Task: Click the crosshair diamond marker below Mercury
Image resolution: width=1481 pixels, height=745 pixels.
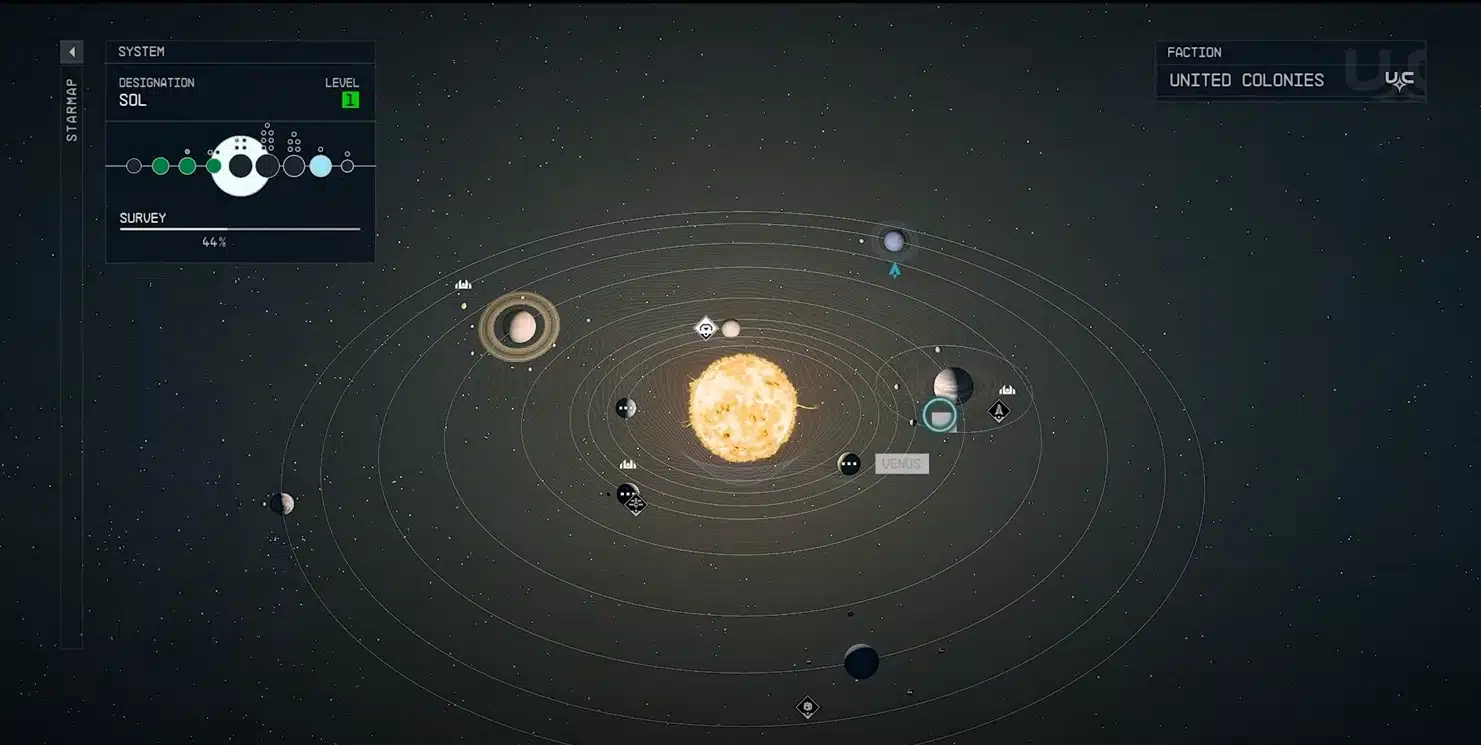Action: (x=636, y=506)
